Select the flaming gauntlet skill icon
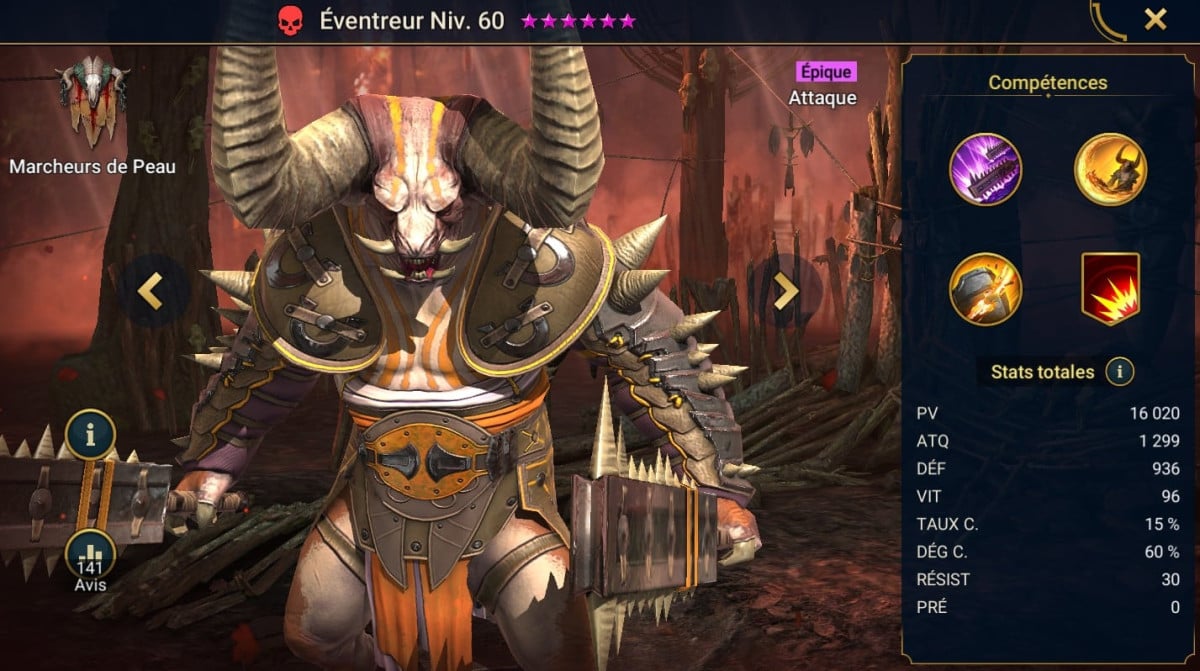 click(986, 289)
